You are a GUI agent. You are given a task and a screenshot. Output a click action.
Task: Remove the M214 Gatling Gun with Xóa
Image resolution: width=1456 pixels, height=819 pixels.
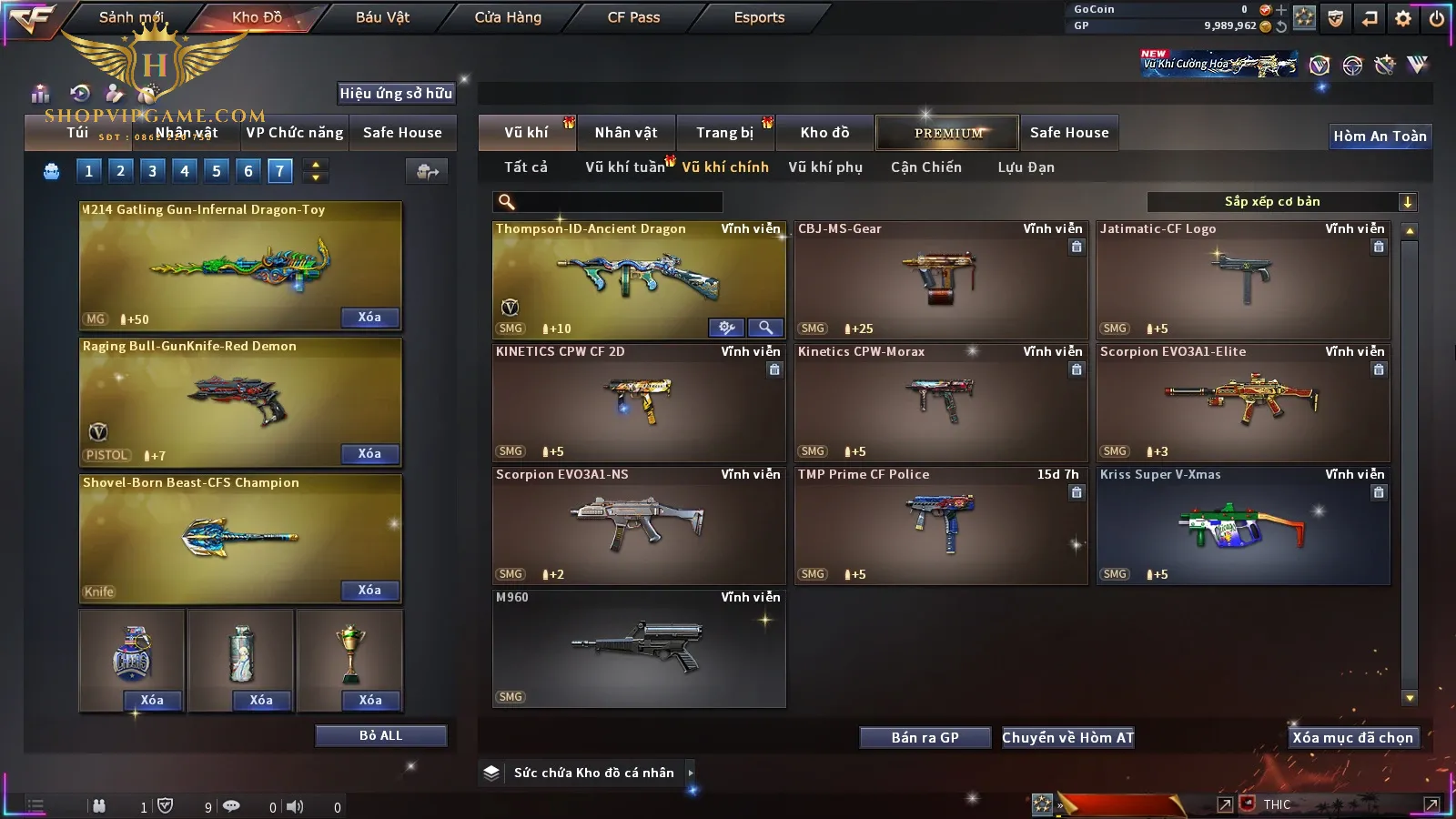pos(369,318)
